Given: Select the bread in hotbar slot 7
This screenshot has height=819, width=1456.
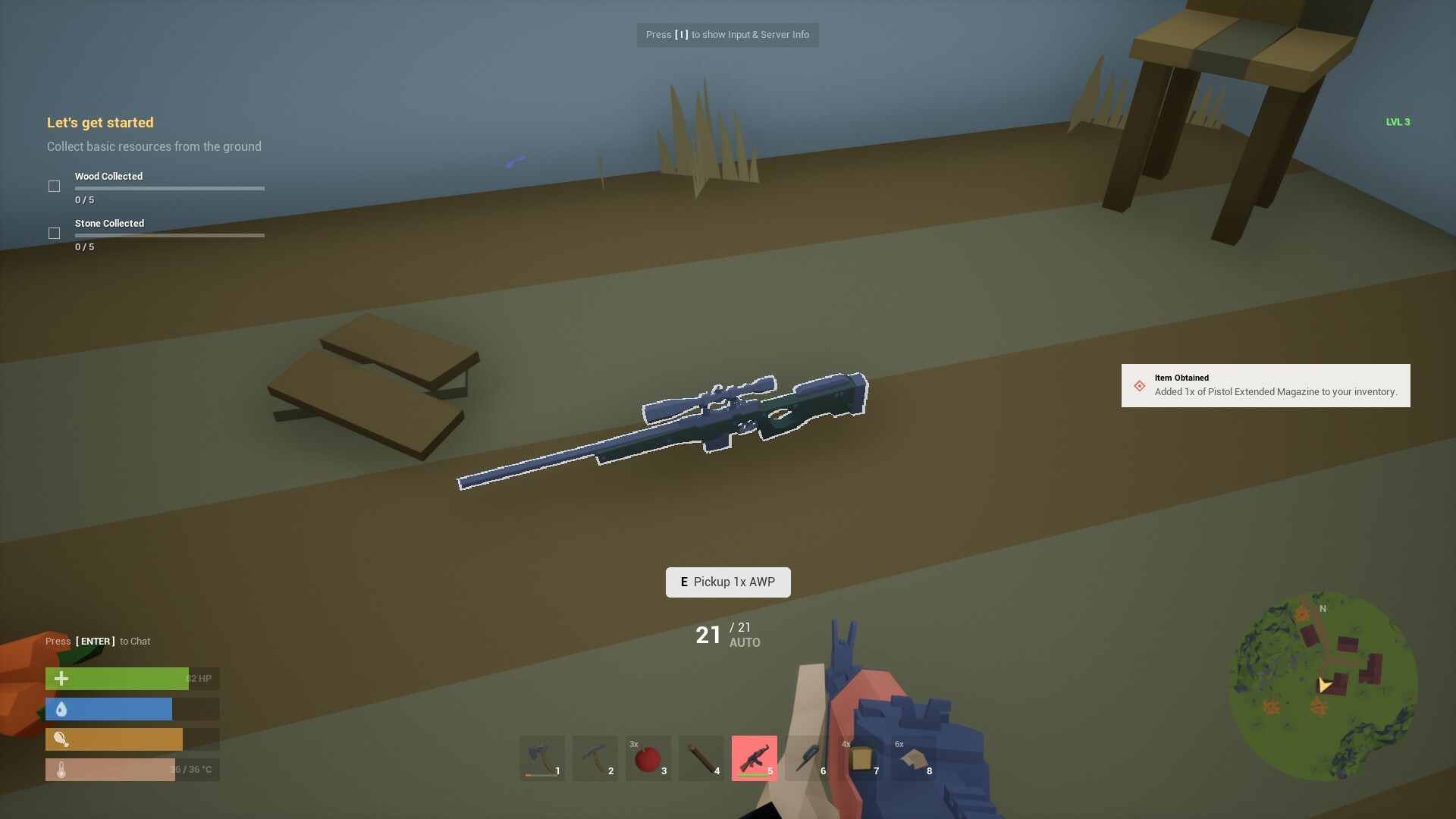Looking at the screenshot, I should click(860, 758).
